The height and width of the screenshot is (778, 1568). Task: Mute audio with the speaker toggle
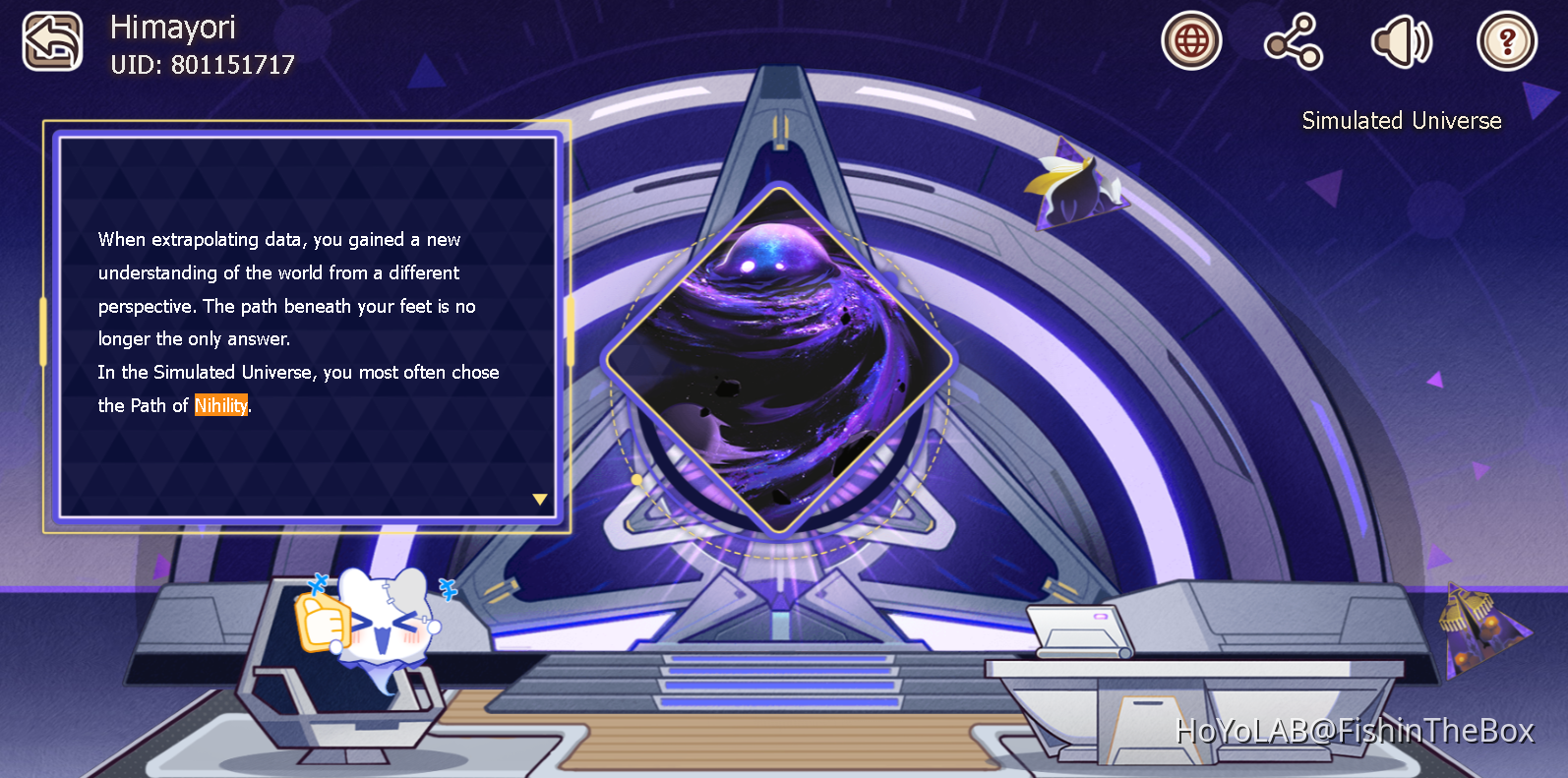tap(1401, 40)
